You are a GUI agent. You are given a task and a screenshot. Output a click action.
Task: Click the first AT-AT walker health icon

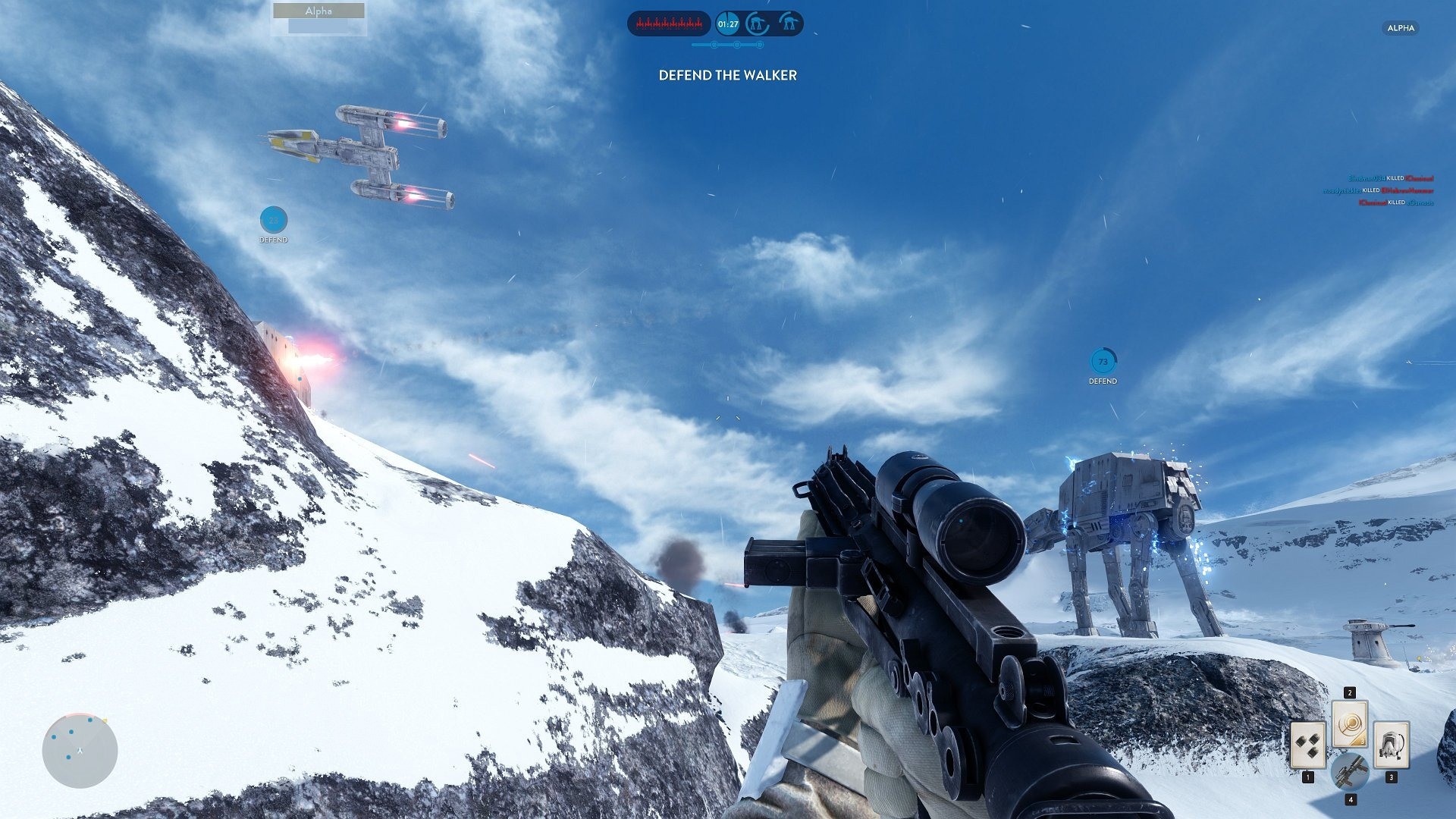(x=758, y=23)
